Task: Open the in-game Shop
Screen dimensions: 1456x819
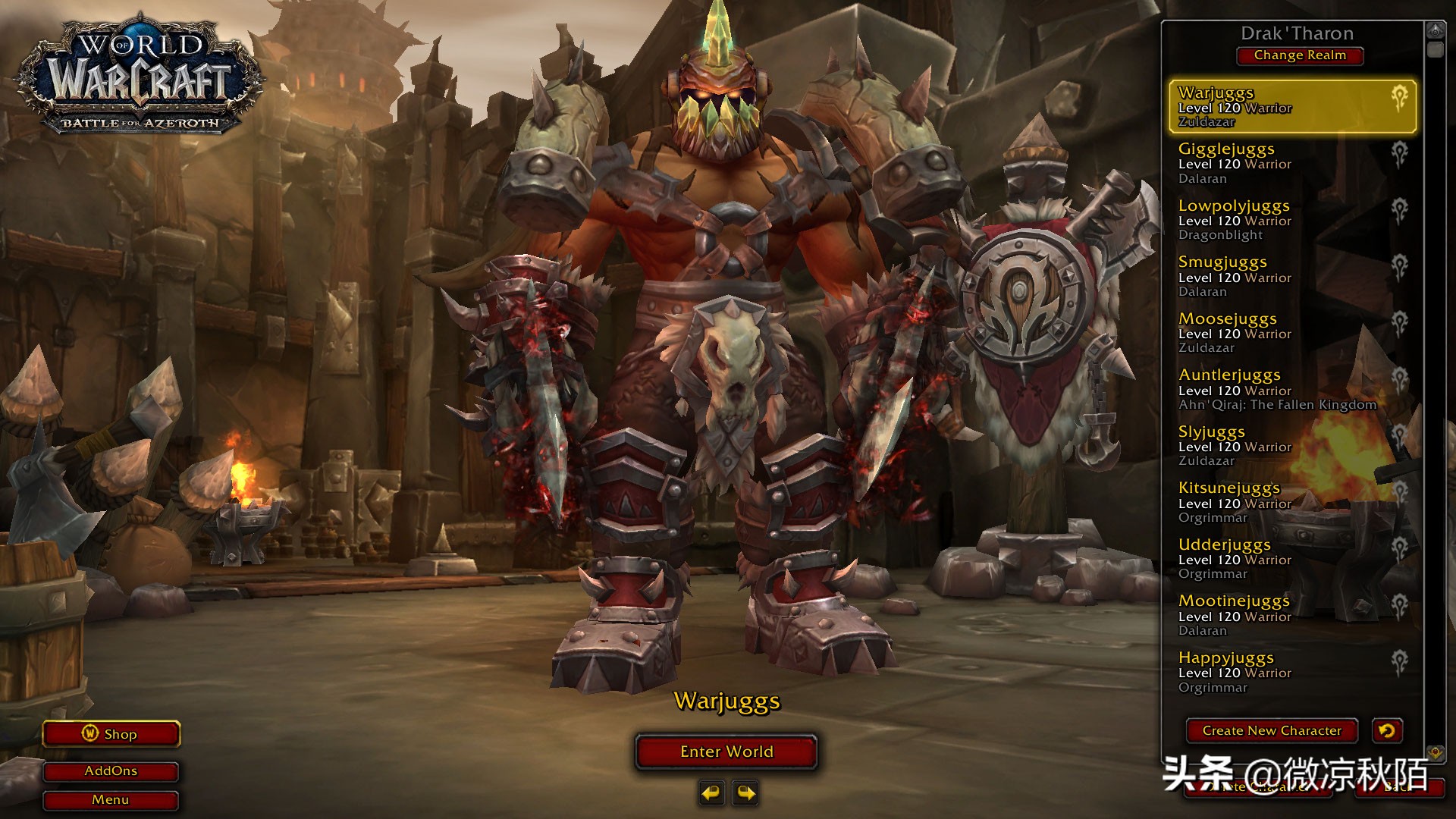Action: pyautogui.click(x=111, y=734)
